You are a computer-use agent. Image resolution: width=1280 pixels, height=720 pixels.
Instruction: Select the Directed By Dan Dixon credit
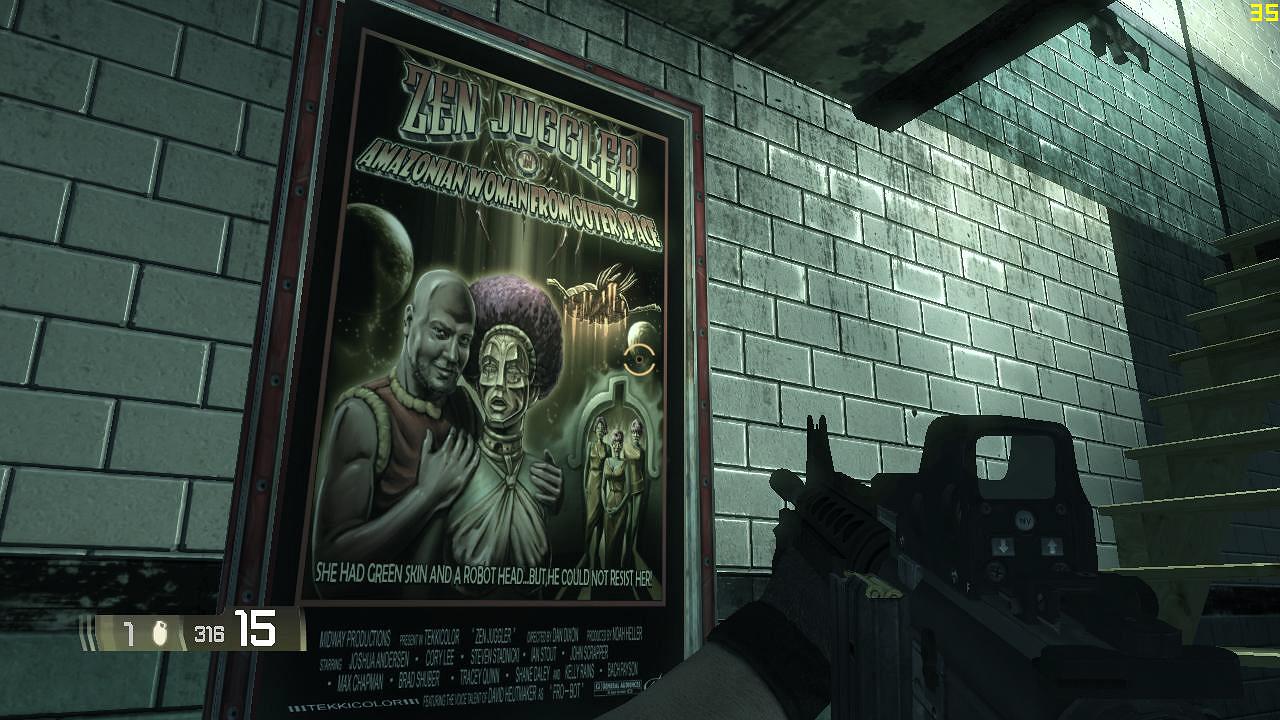coord(552,634)
